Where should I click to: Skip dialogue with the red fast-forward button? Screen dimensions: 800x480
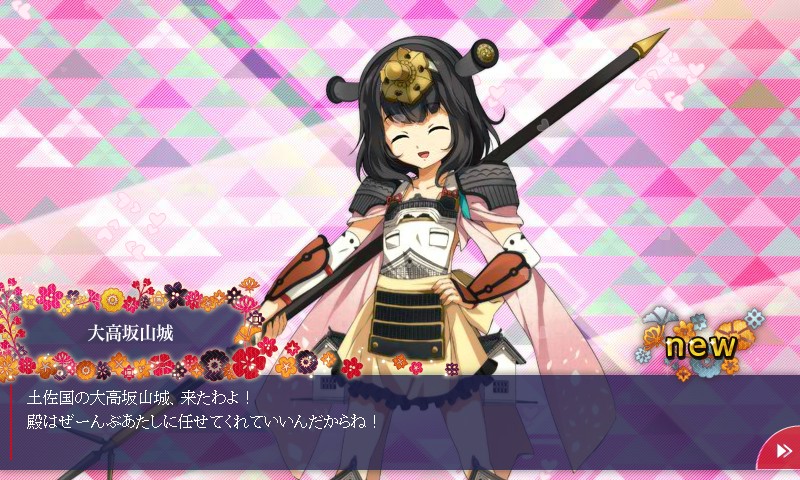point(782,451)
